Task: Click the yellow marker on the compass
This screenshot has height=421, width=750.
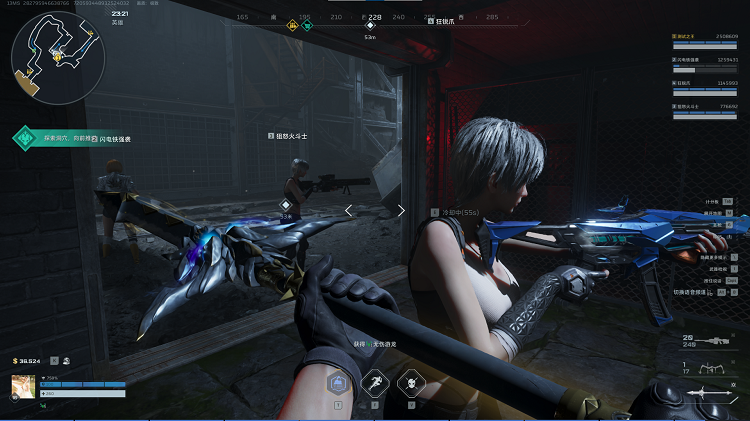Action: (x=293, y=26)
